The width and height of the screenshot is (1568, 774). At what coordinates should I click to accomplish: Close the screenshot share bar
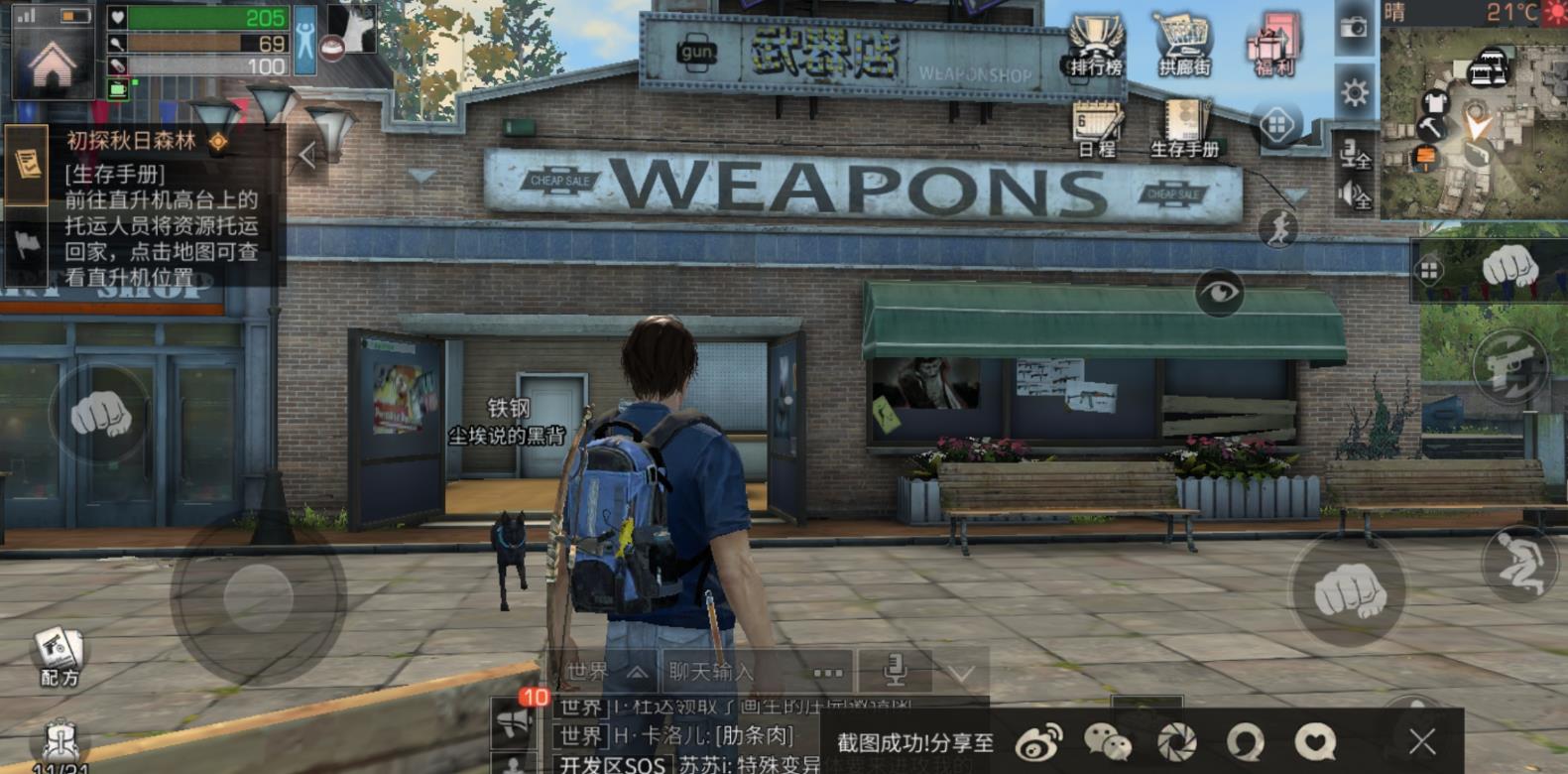tap(1422, 741)
